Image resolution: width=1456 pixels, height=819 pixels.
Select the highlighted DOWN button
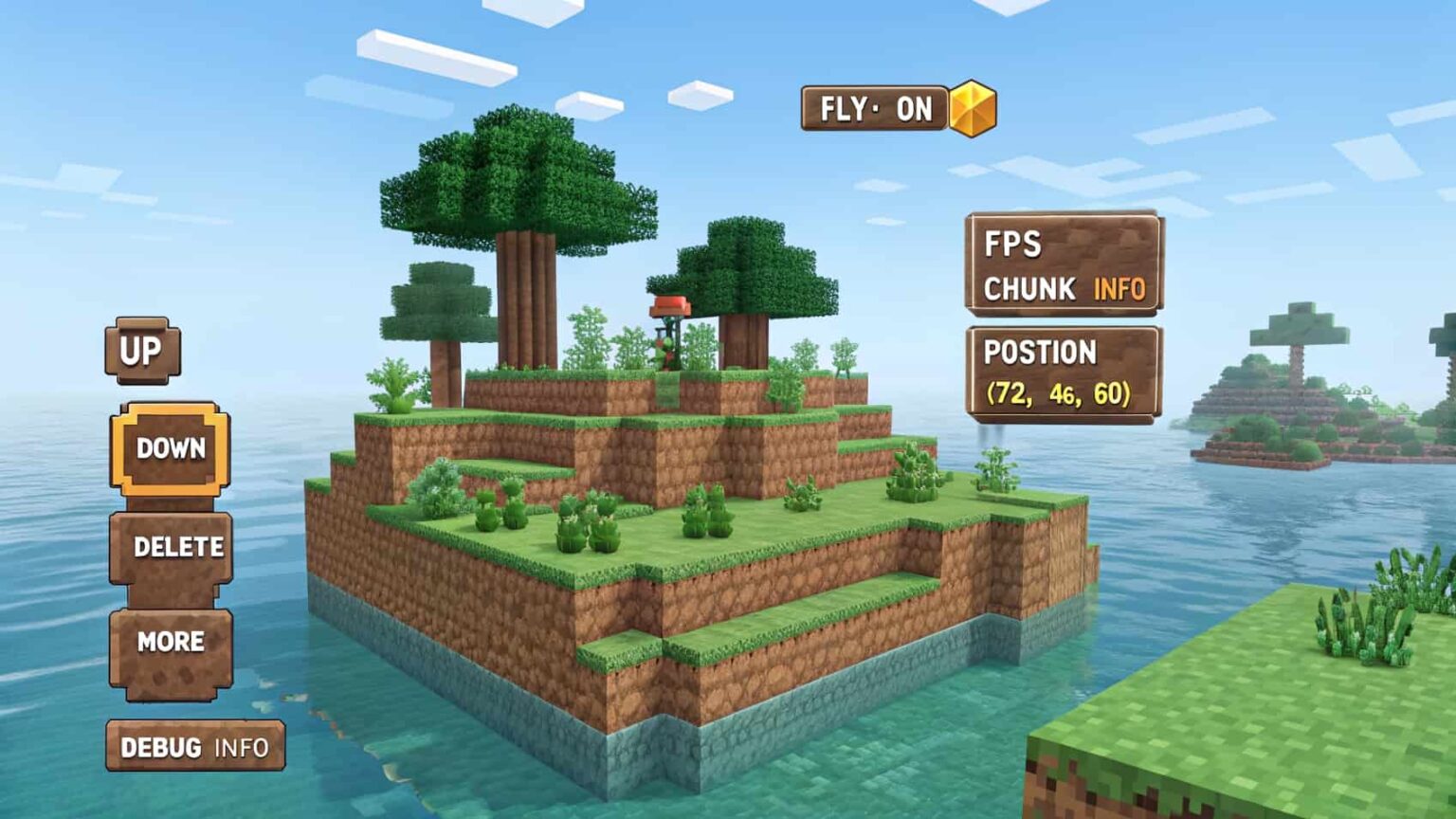(171, 449)
